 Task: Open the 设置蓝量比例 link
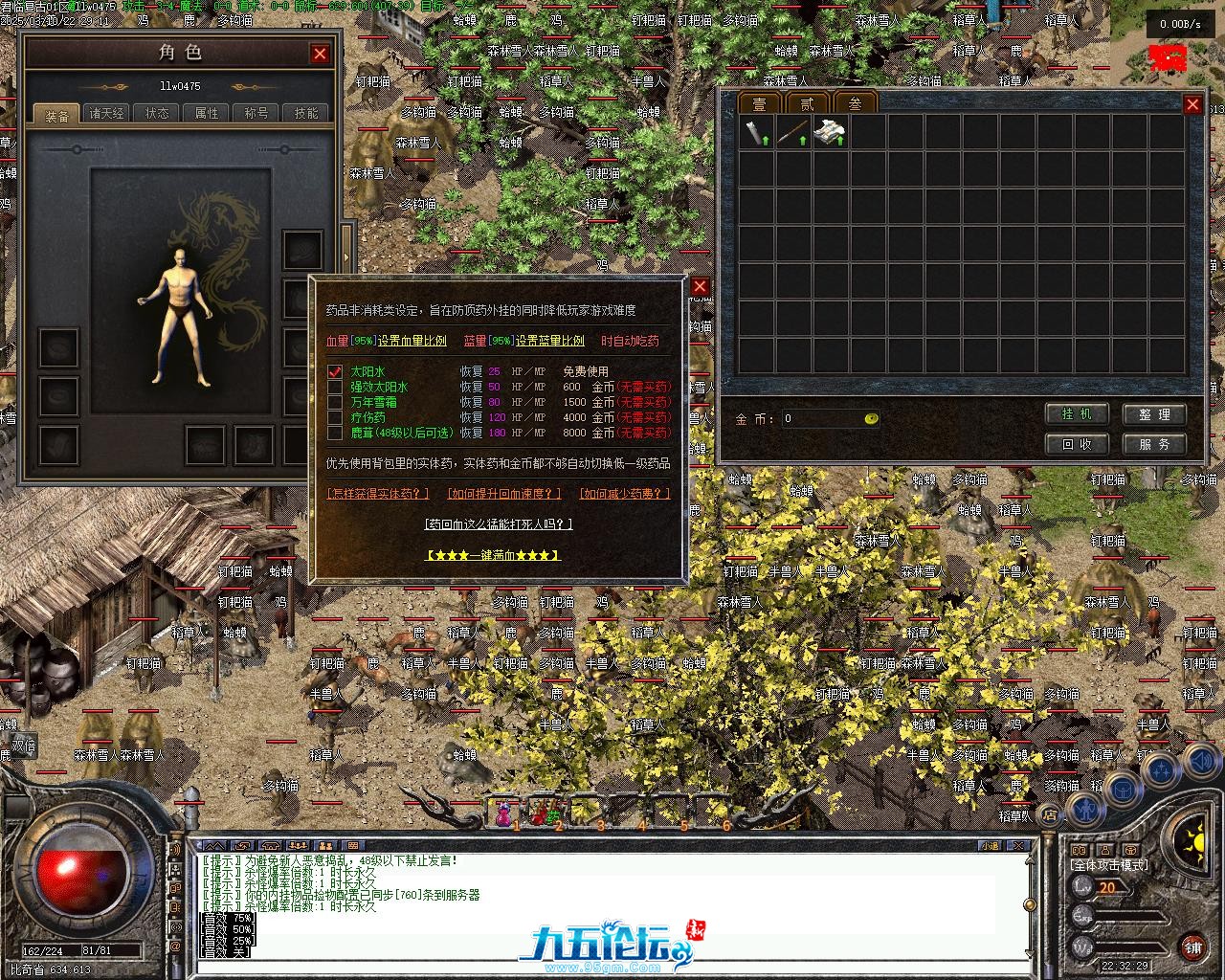[x=549, y=341]
